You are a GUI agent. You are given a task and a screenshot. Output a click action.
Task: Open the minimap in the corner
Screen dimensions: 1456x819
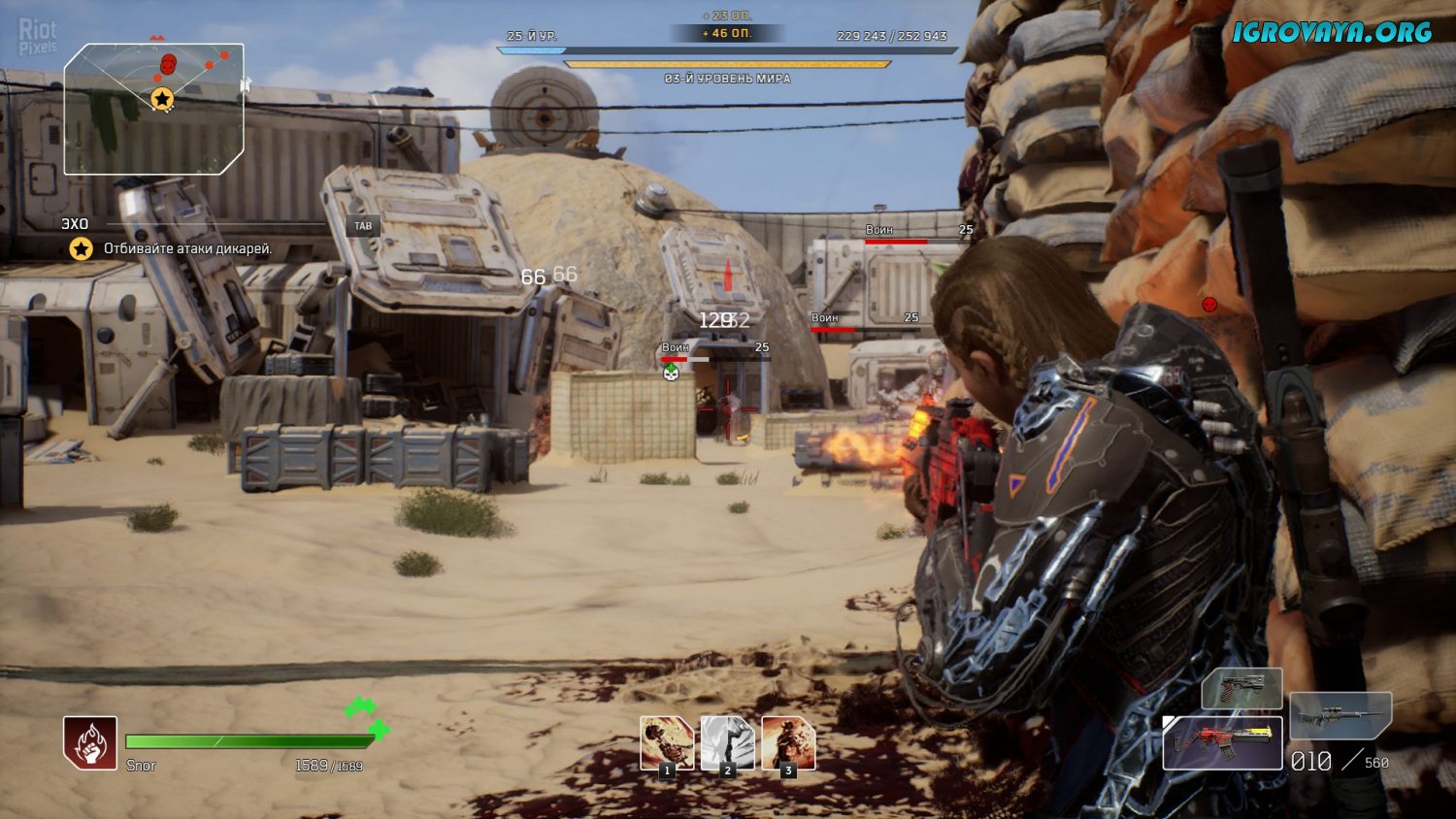tap(153, 109)
